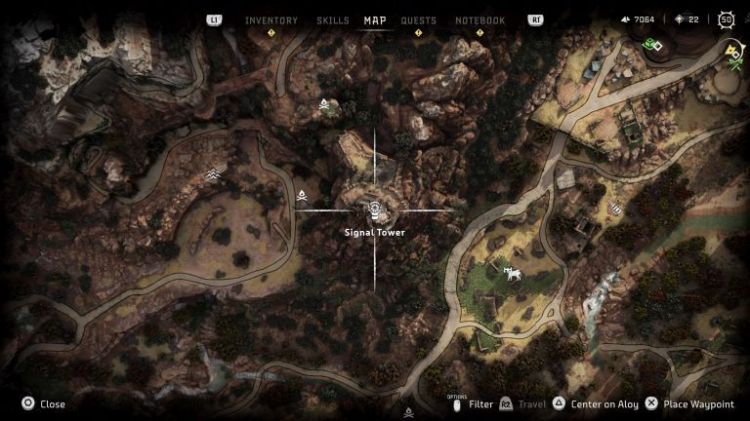Select the Map tab
Screen dimensions: 750x421
375,20
